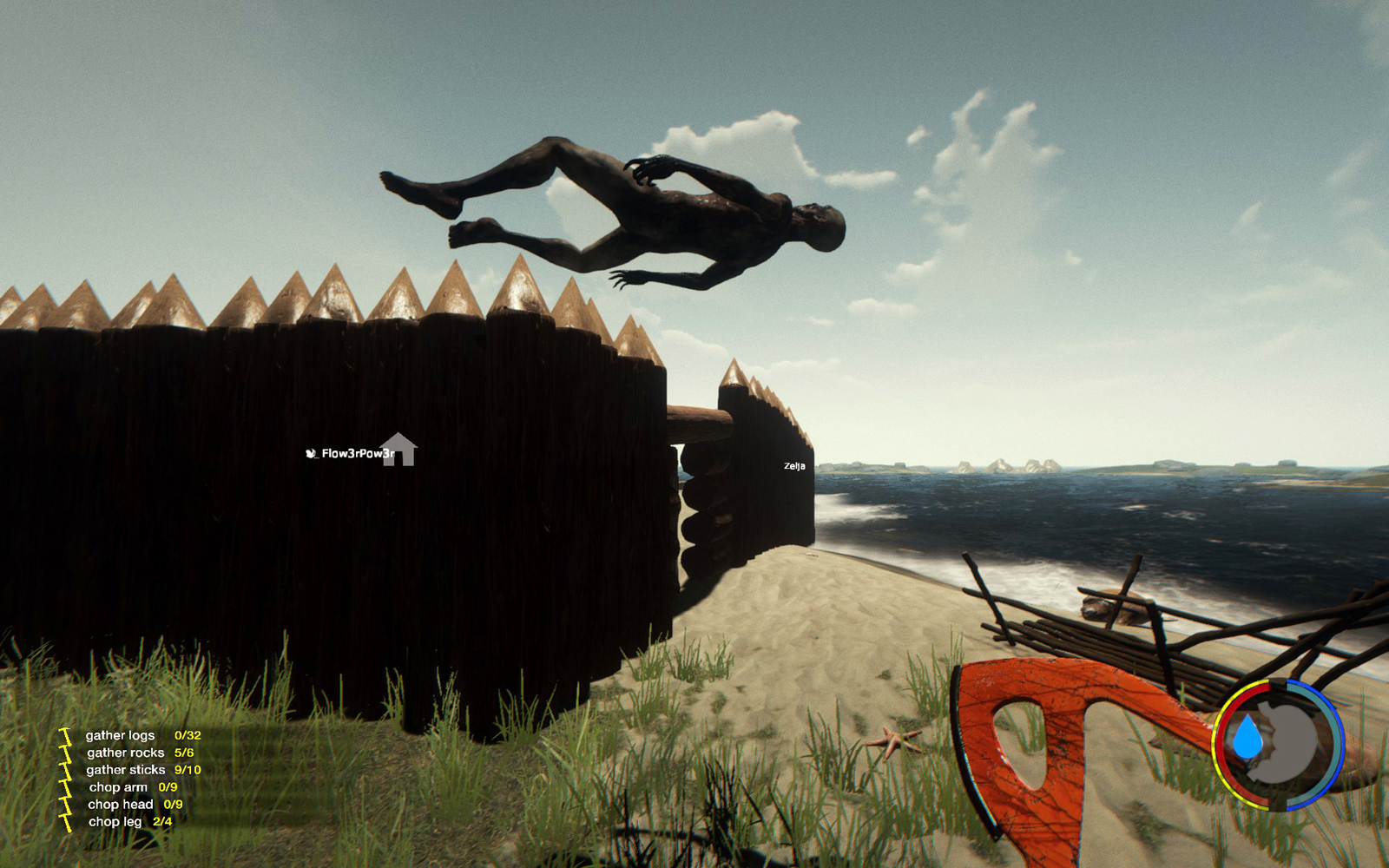Select the gather sticks objective
The width and height of the screenshot is (1389, 868).
(x=125, y=770)
